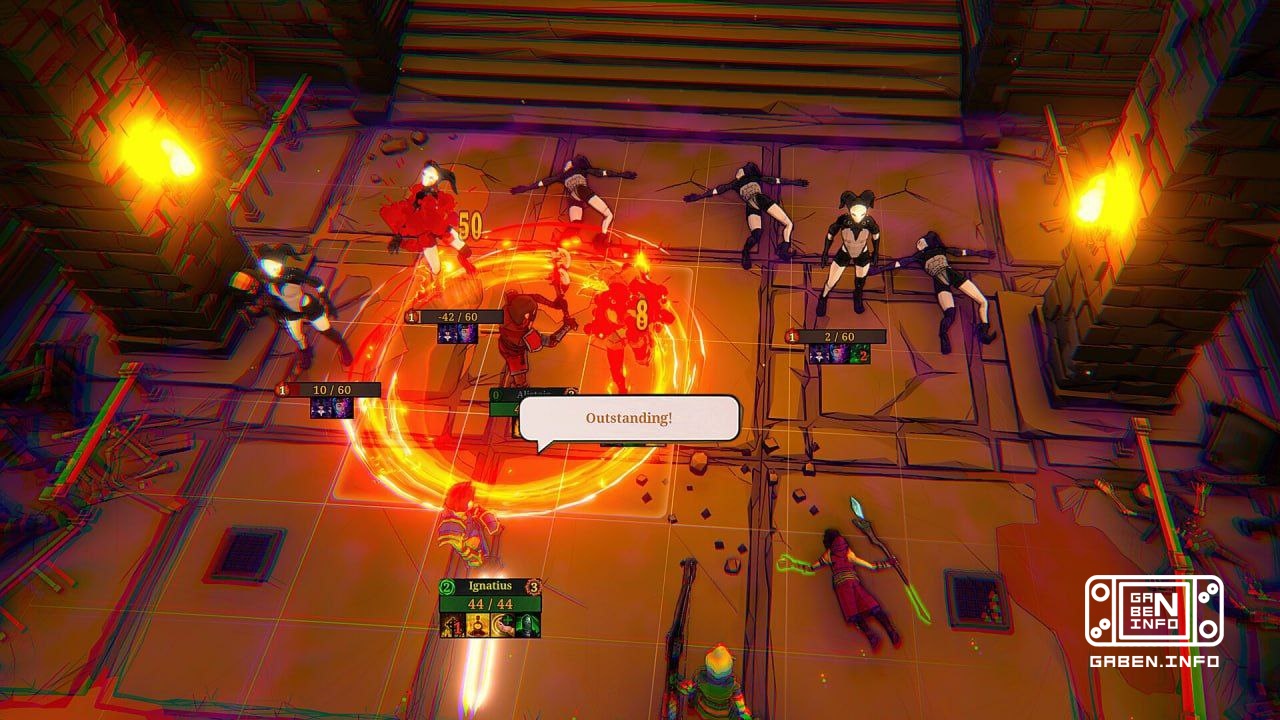
Task: Dismiss the Outstanding! speech bubble
Action: point(629,420)
